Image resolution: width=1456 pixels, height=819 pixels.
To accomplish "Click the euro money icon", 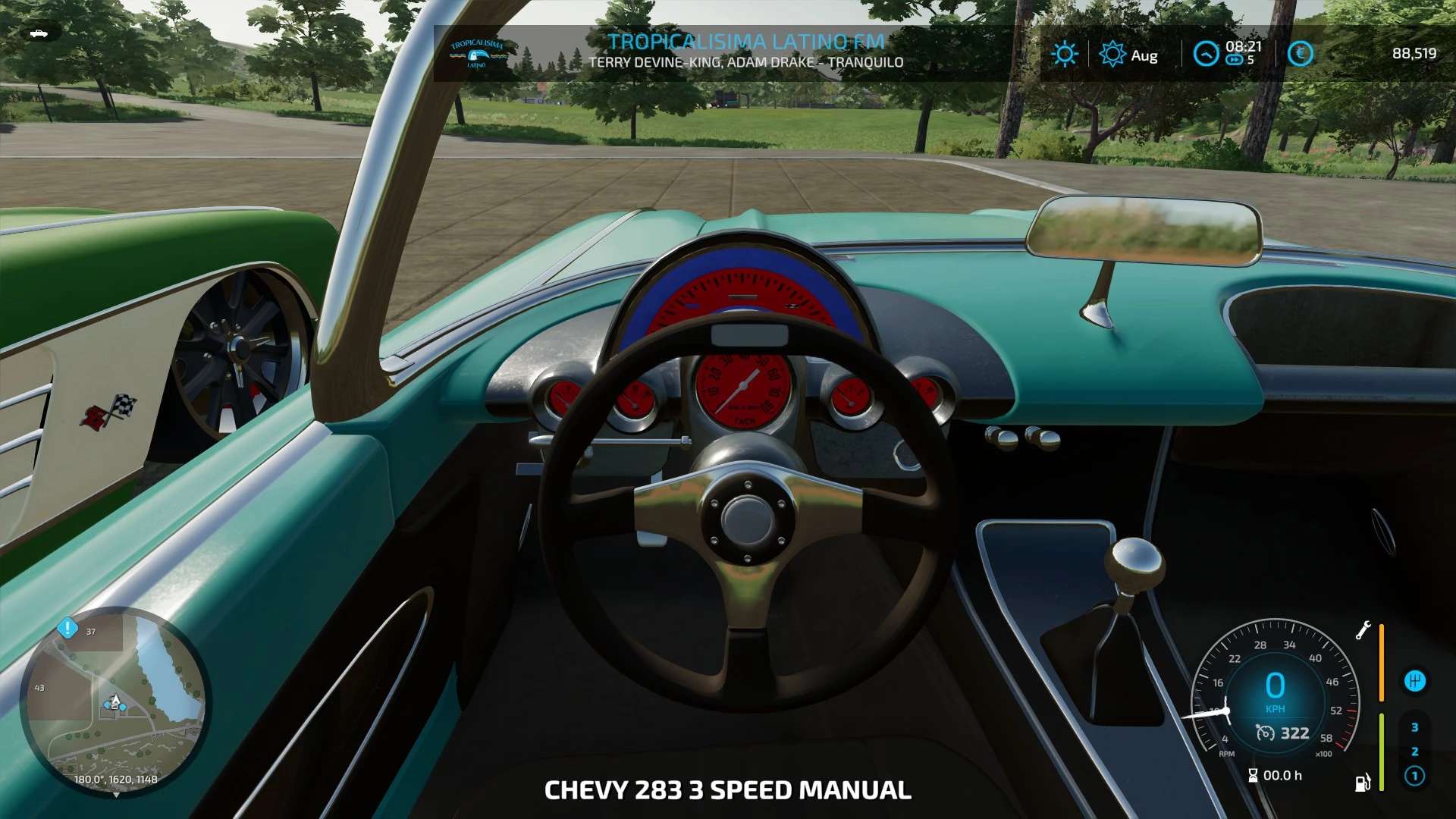I will click(1300, 54).
